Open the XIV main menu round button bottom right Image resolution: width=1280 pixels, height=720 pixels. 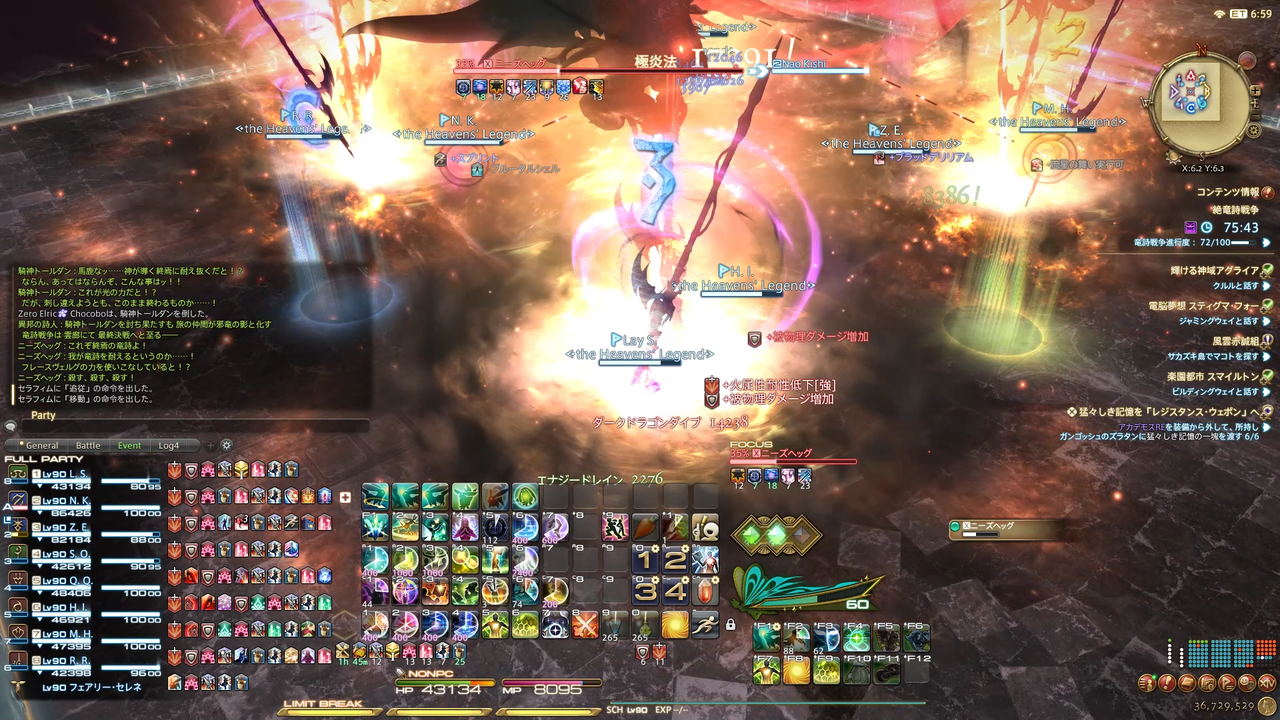1267,683
